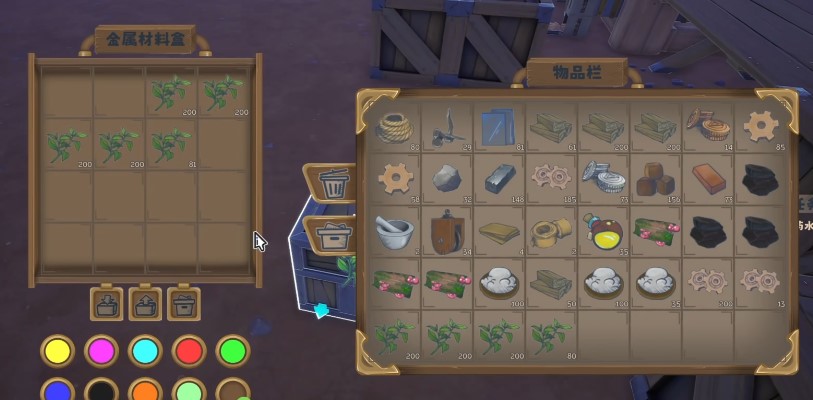Viewport: 813px width, 400px height.
Task: Select the dark iron ingot slot
Action: coord(500,178)
